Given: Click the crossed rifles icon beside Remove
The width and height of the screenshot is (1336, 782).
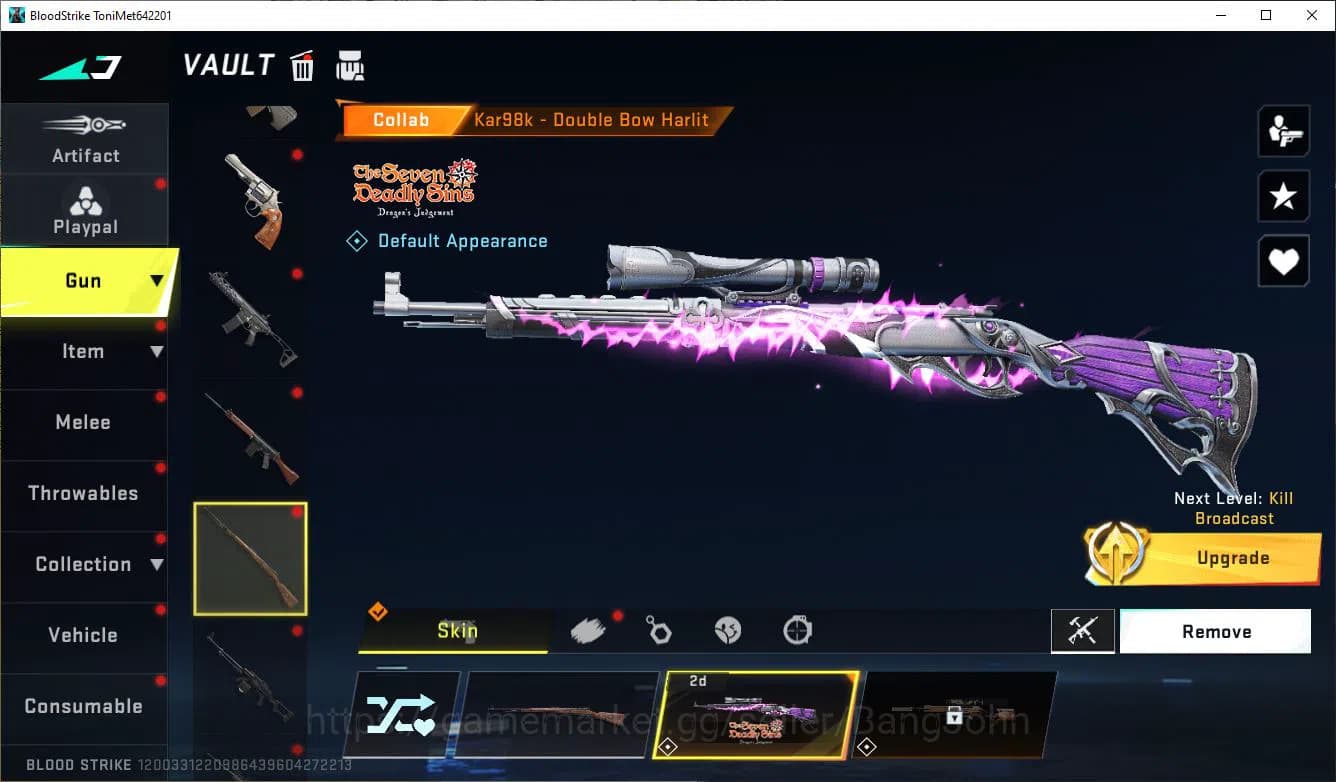Looking at the screenshot, I should click(1083, 631).
